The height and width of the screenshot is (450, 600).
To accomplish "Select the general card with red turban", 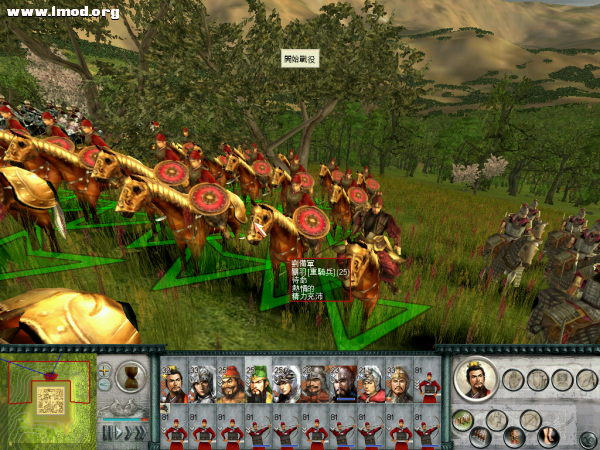I will click(x=230, y=383).
